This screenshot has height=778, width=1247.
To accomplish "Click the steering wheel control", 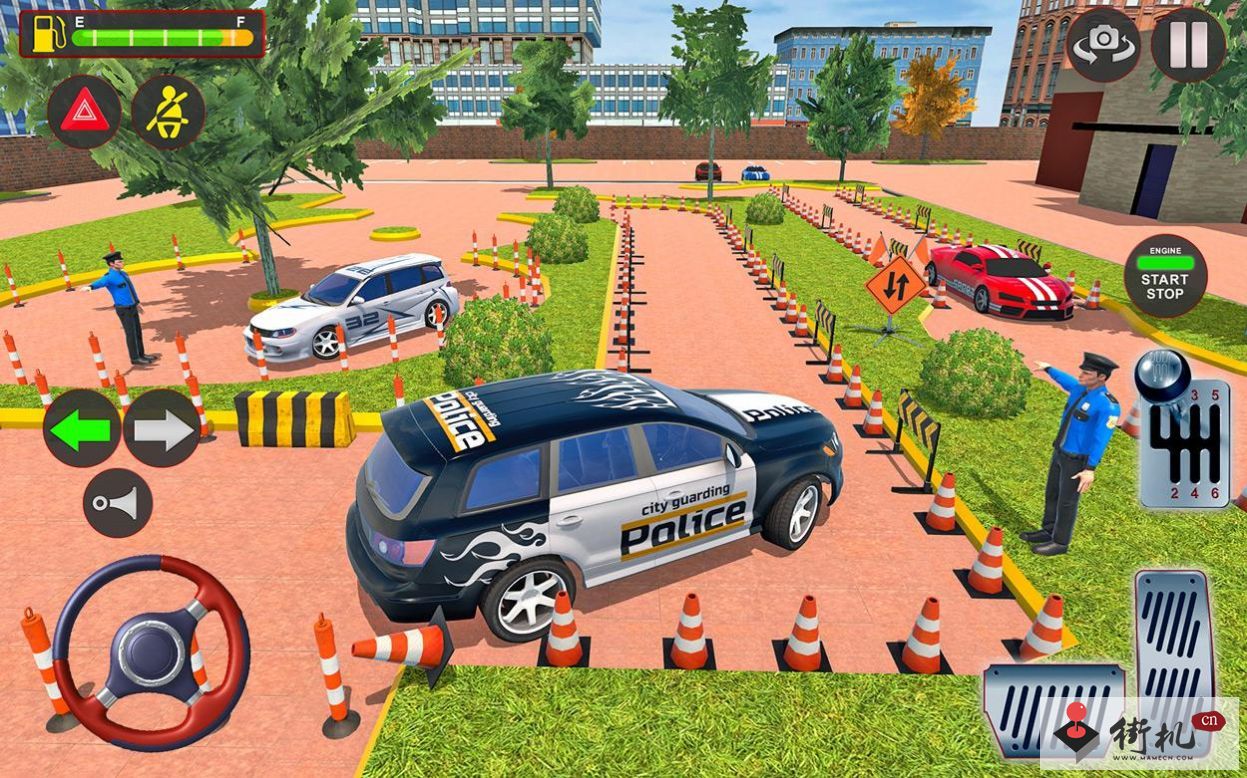I will [x=150, y=653].
